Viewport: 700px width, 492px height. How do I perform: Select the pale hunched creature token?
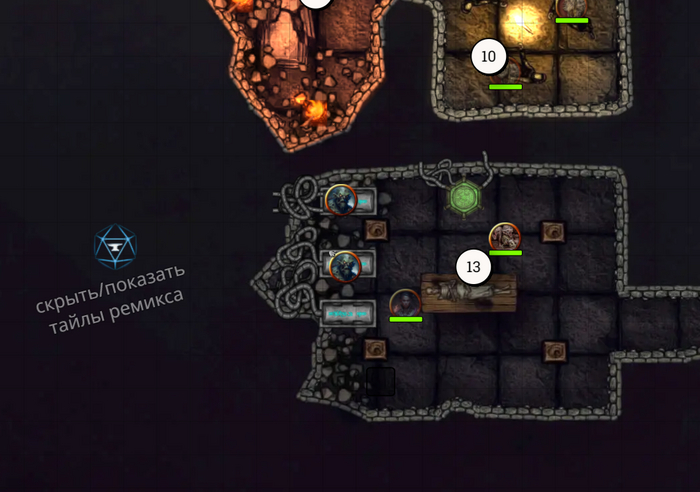coord(504,237)
